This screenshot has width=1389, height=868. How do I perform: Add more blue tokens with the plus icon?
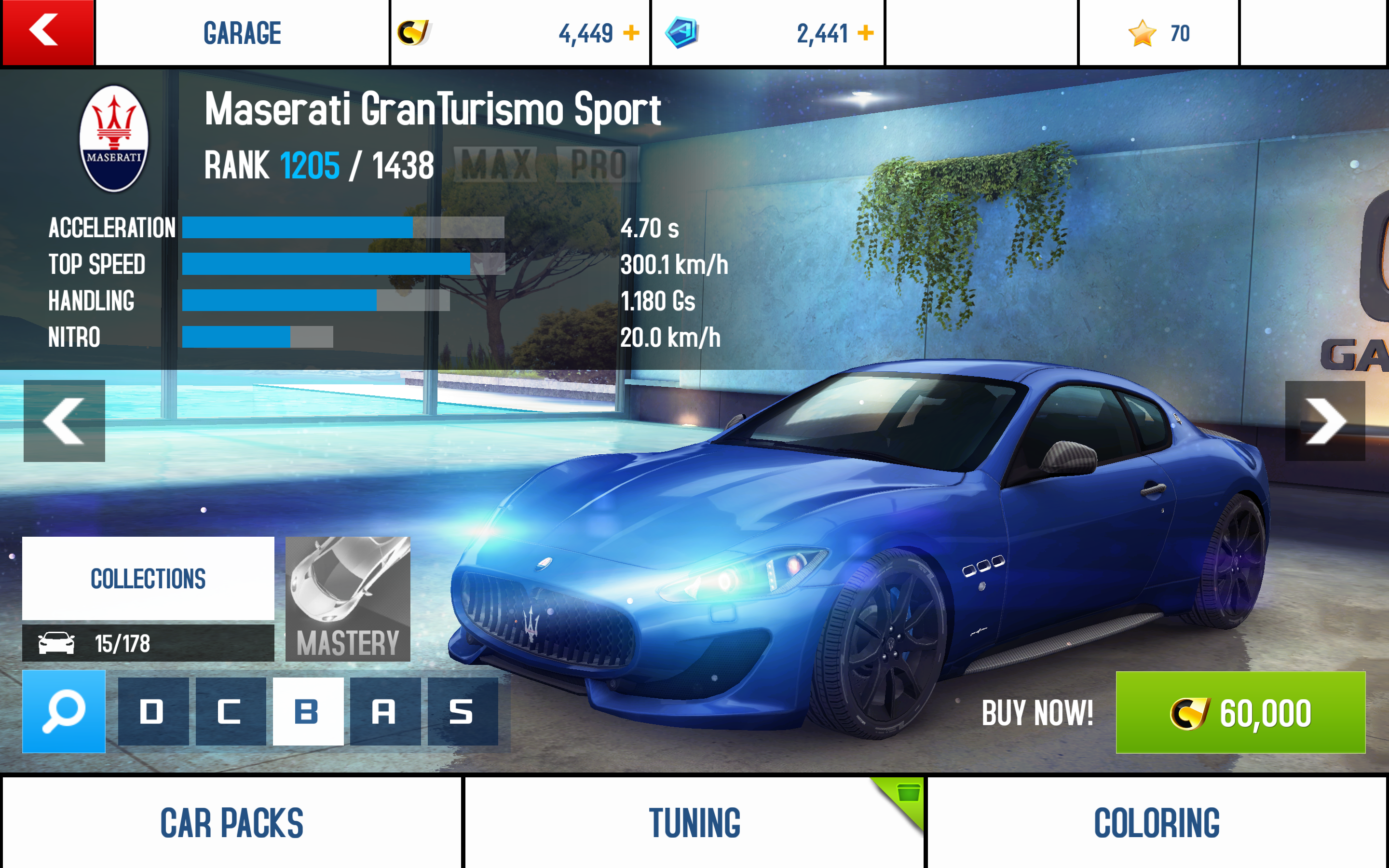pos(866,33)
